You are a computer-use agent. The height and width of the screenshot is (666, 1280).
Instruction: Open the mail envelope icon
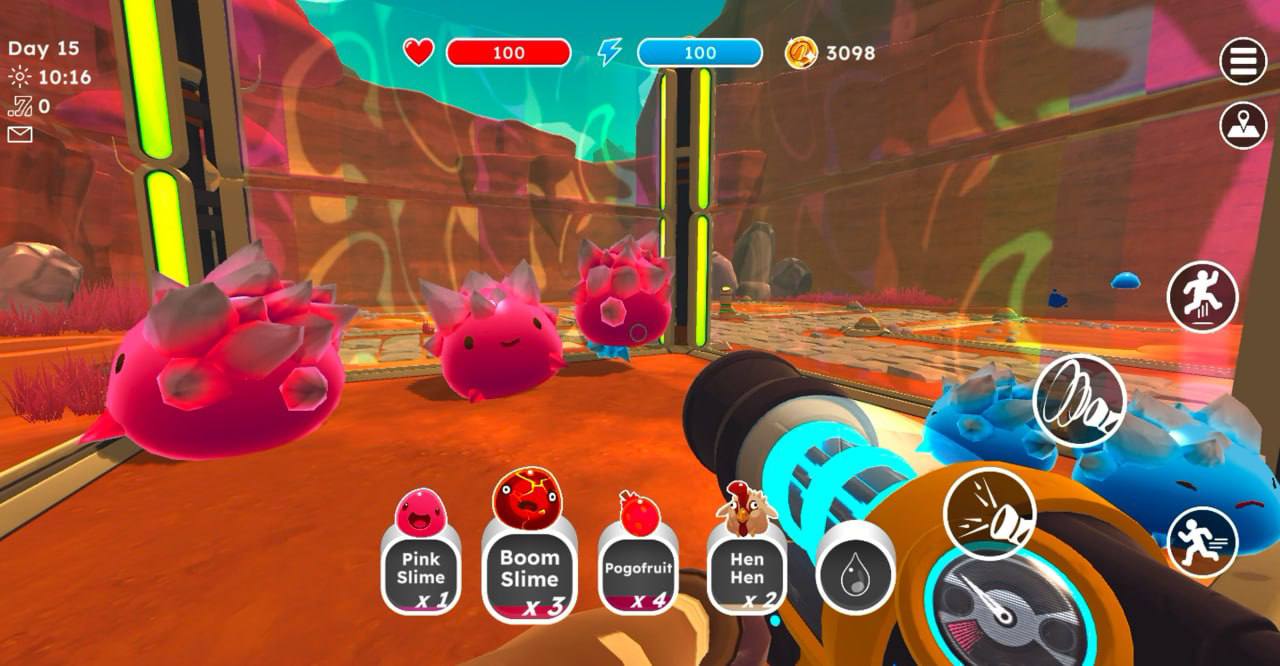coord(20,134)
